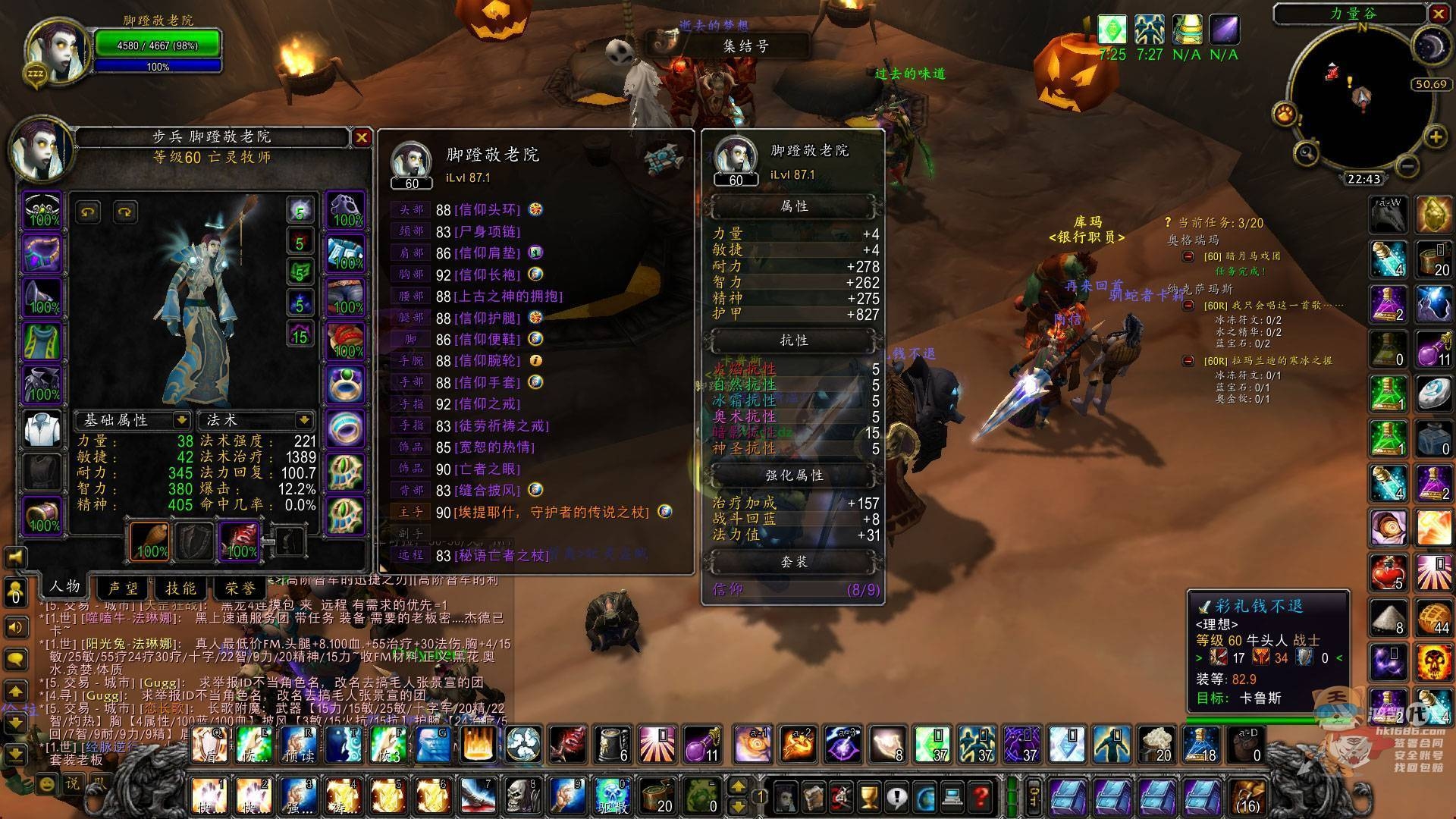1456x819 pixels.
Task: Collapse the 暗月马戏团 quest entry
Action: coord(1188,256)
